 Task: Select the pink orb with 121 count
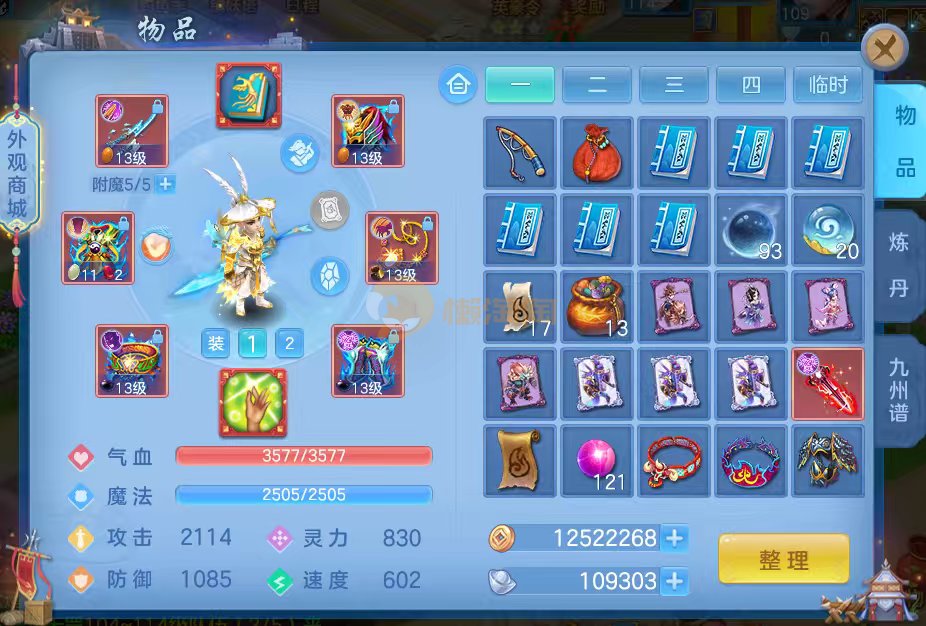click(x=597, y=461)
